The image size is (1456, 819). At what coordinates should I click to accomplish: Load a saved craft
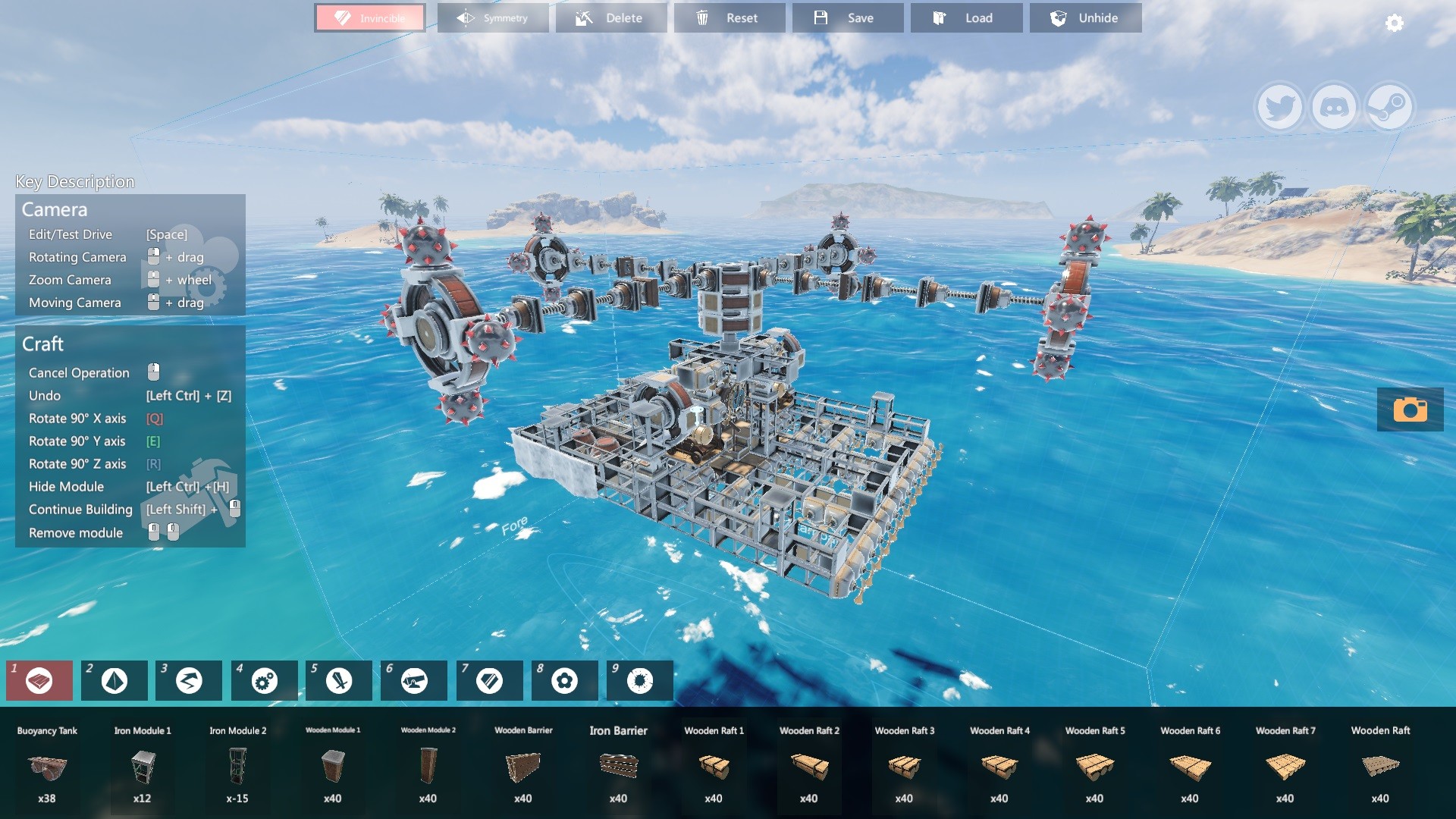click(x=967, y=17)
